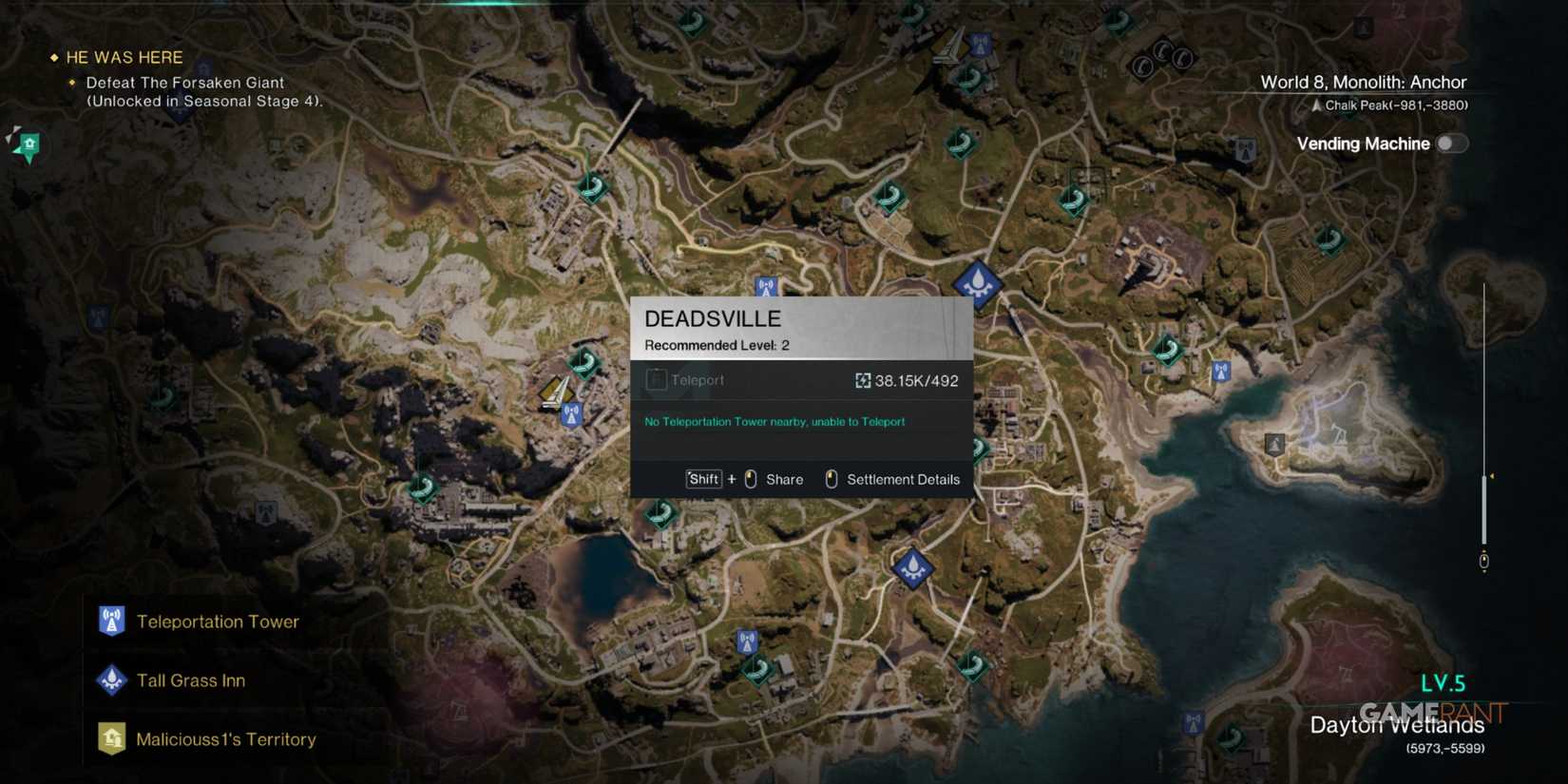Click the blue Tall Grass Inn marker near Deadsville
1568x784 pixels.
tap(978, 282)
